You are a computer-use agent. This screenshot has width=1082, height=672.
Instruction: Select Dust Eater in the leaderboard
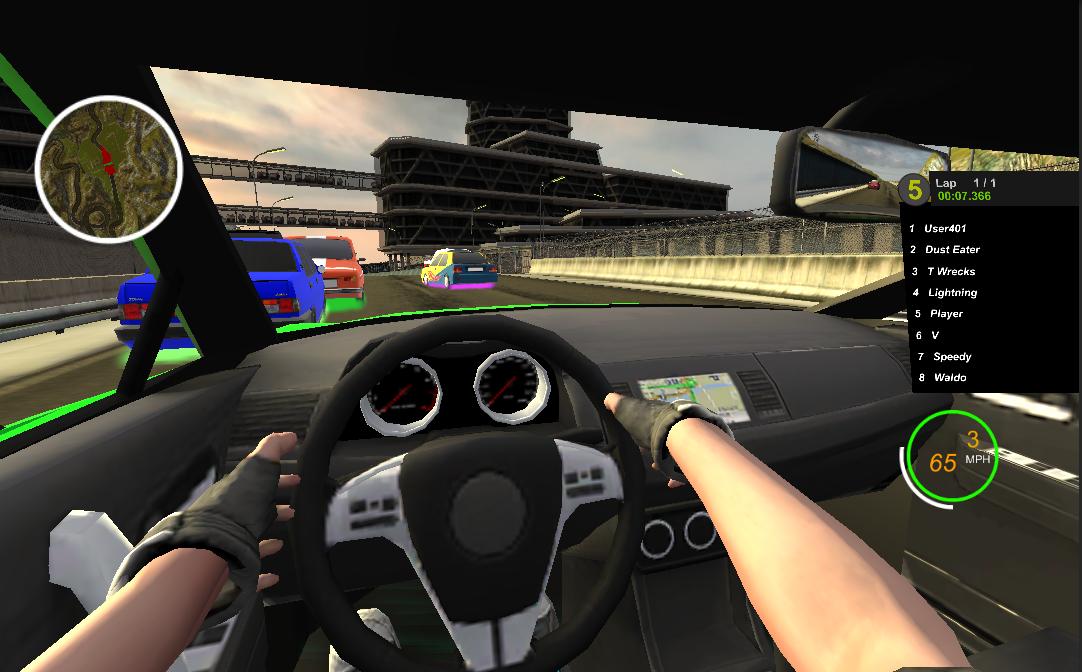coord(951,250)
